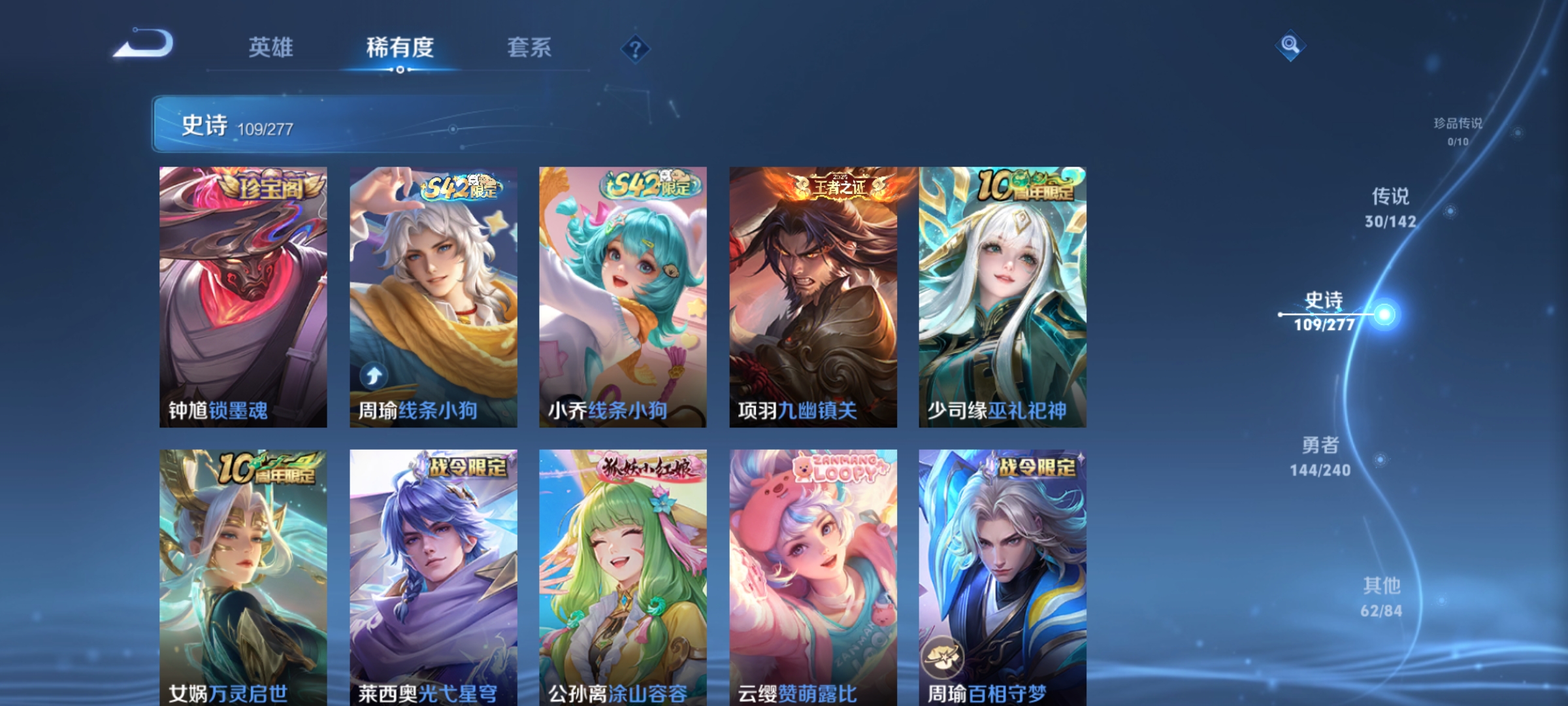Screen dimensions: 1568x706
Task: Switch to the 英雄 tab
Action: 270,47
